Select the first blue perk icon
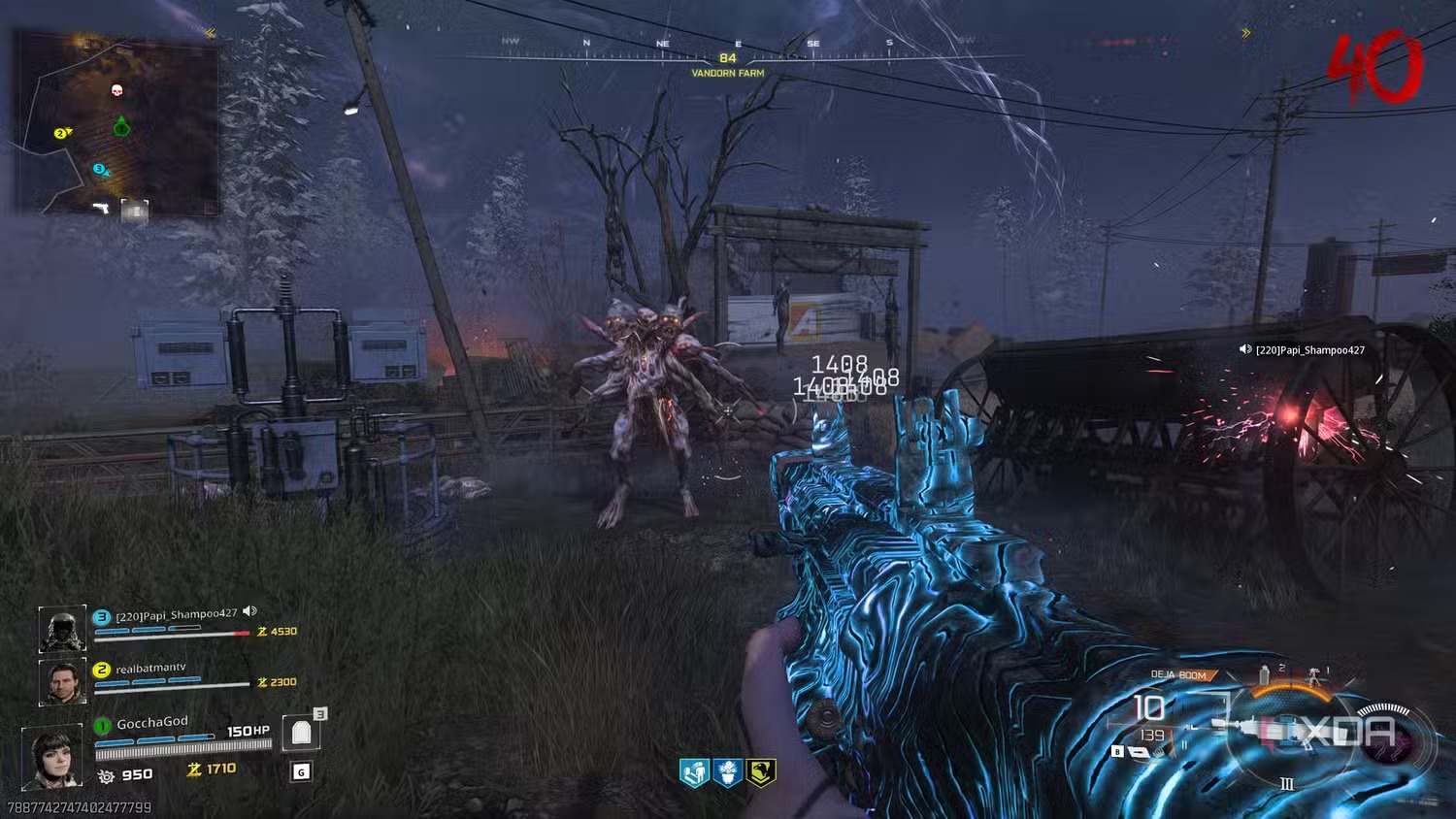Viewport: 1456px width, 819px height. pos(694,772)
